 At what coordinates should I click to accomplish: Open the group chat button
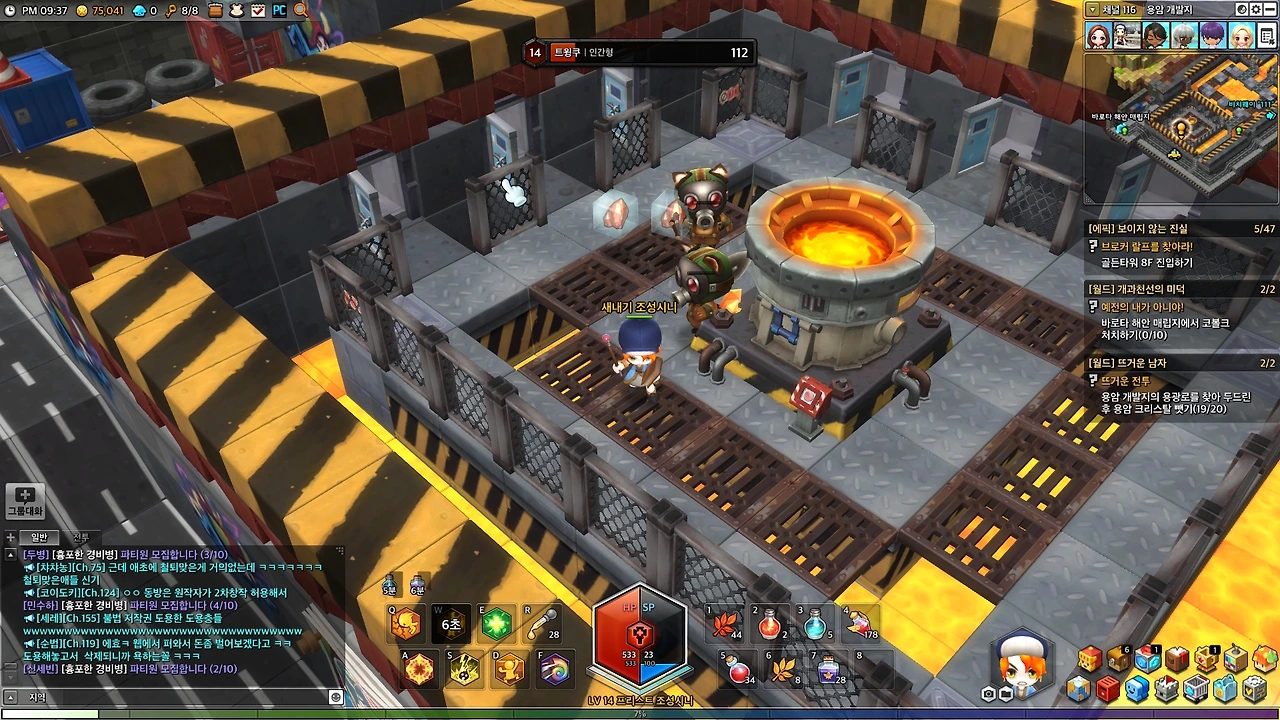(x=25, y=500)
